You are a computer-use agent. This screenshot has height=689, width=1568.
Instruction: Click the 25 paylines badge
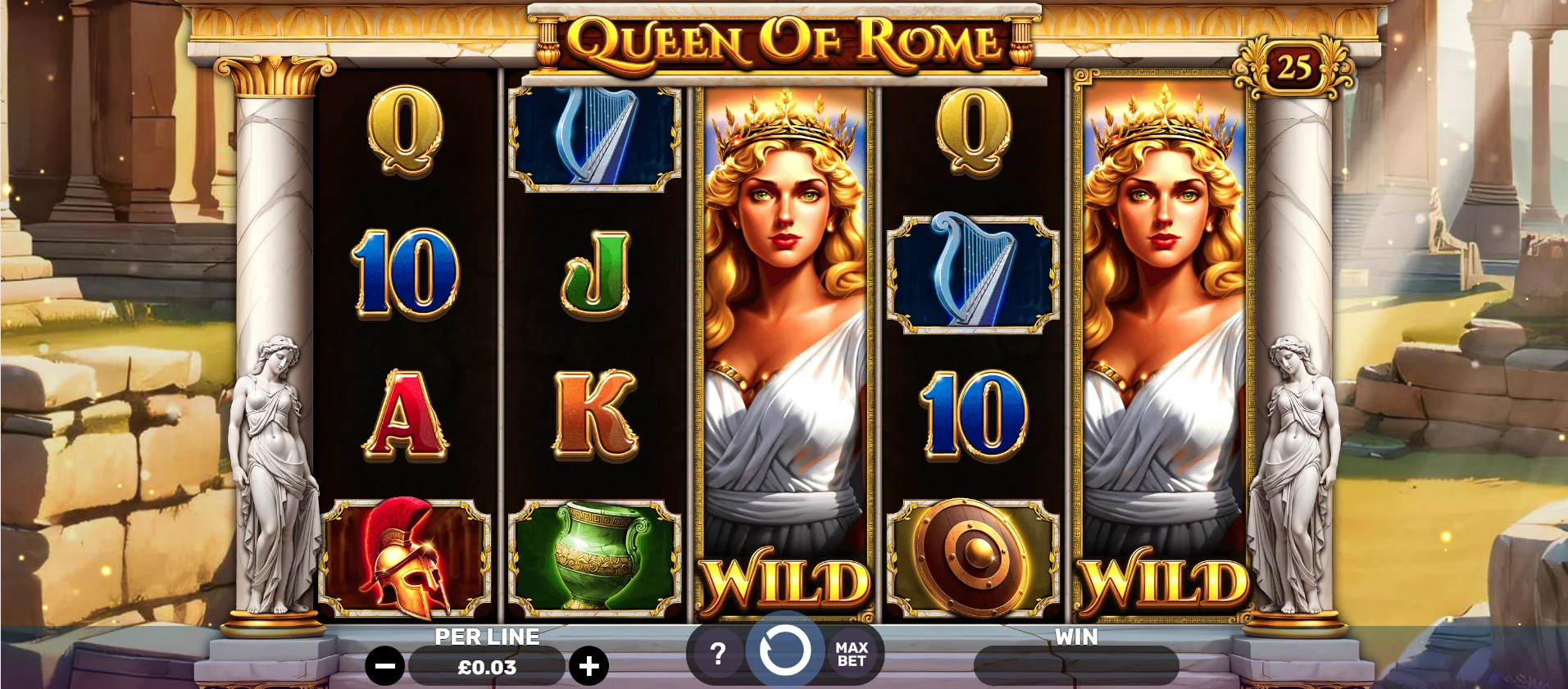(x=1293, y=68)
